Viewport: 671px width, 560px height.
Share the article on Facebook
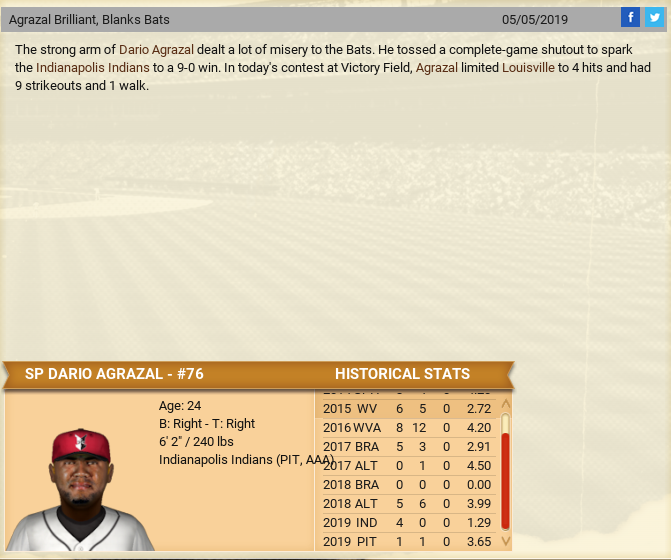pos(630,17)
